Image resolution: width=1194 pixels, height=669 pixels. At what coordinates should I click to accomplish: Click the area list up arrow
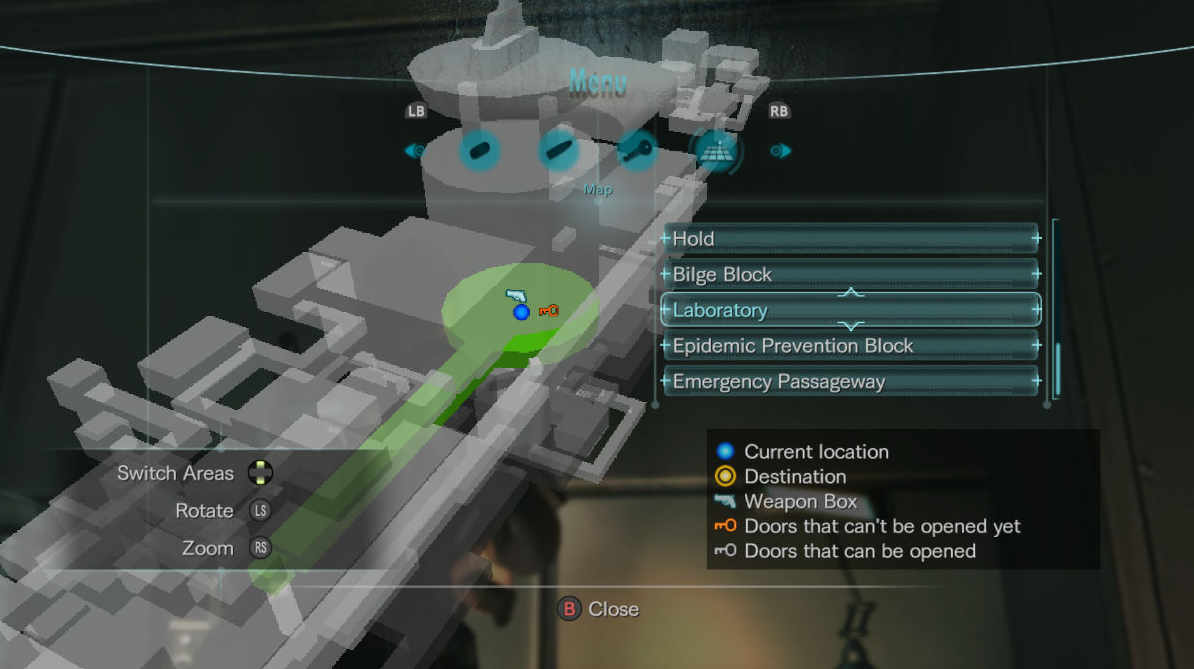pyautogui.click(x=851, y=292)
